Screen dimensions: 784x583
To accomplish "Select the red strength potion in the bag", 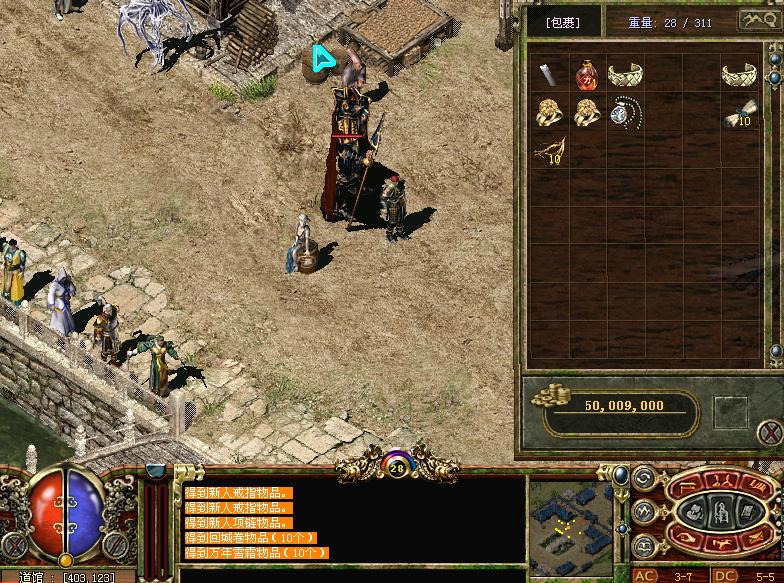I will (x=587, y=74).
